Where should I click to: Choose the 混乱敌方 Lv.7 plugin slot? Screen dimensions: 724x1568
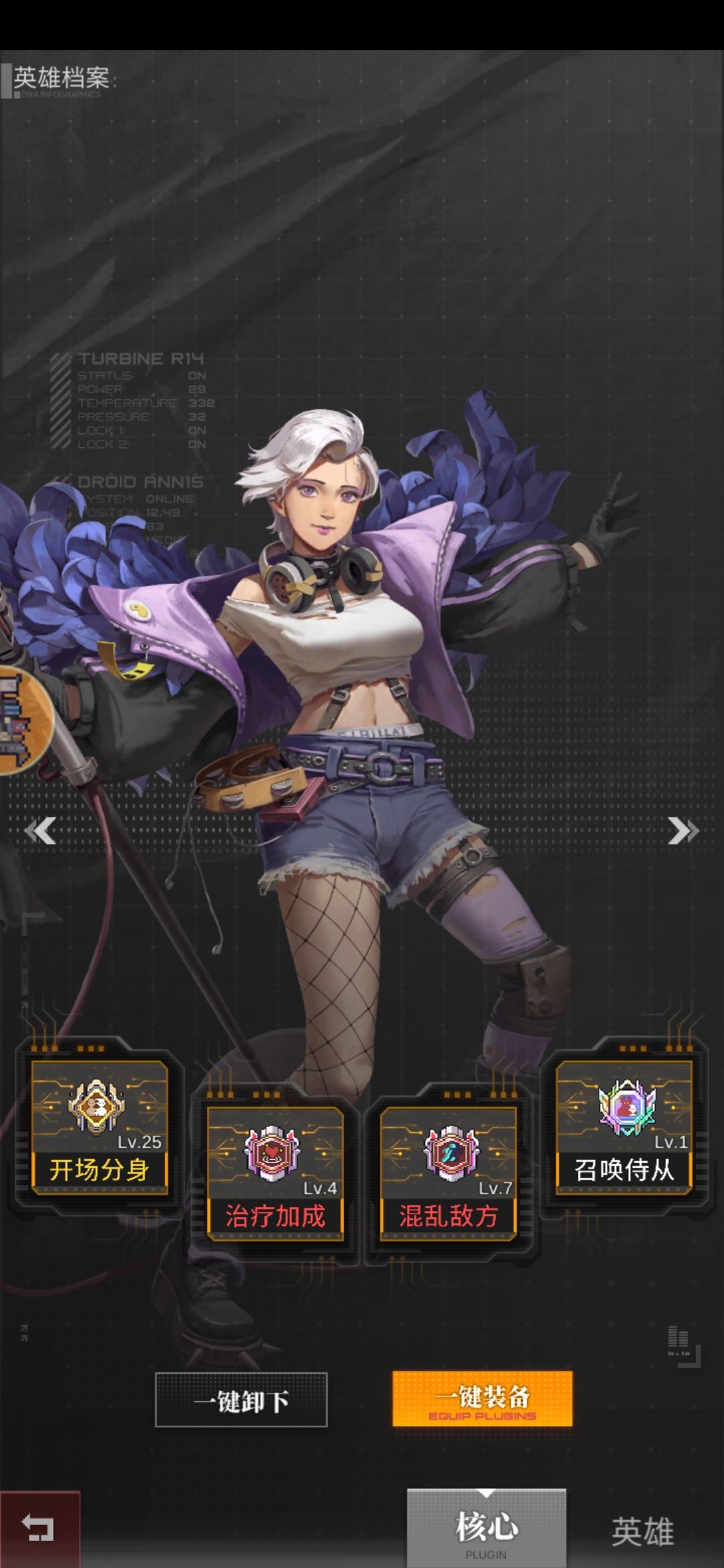(448, 1173)
